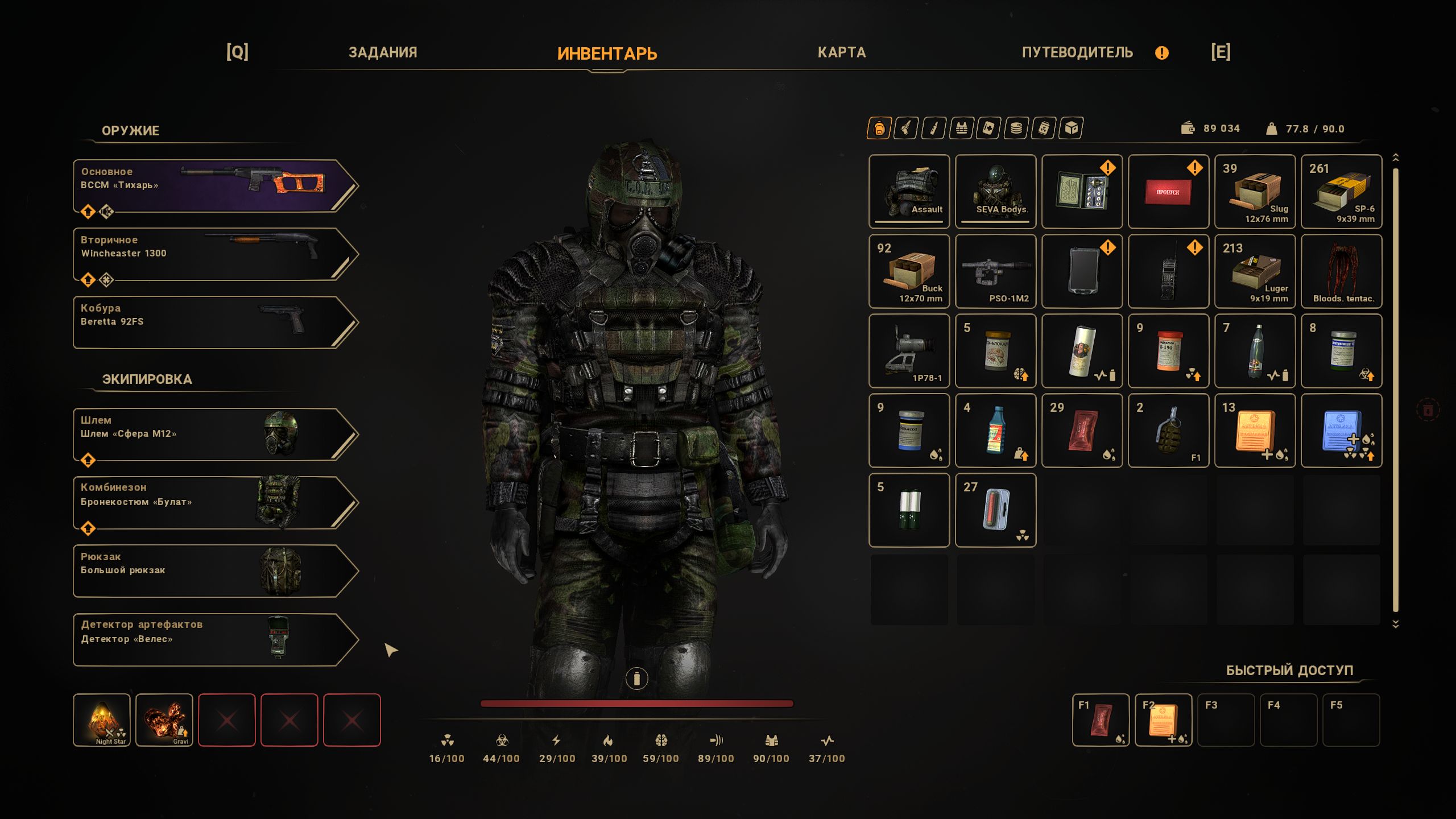Select the F1 grenade stack
The width and height of the screenshot is (1456, 819).
click(x=1168, y=430)
